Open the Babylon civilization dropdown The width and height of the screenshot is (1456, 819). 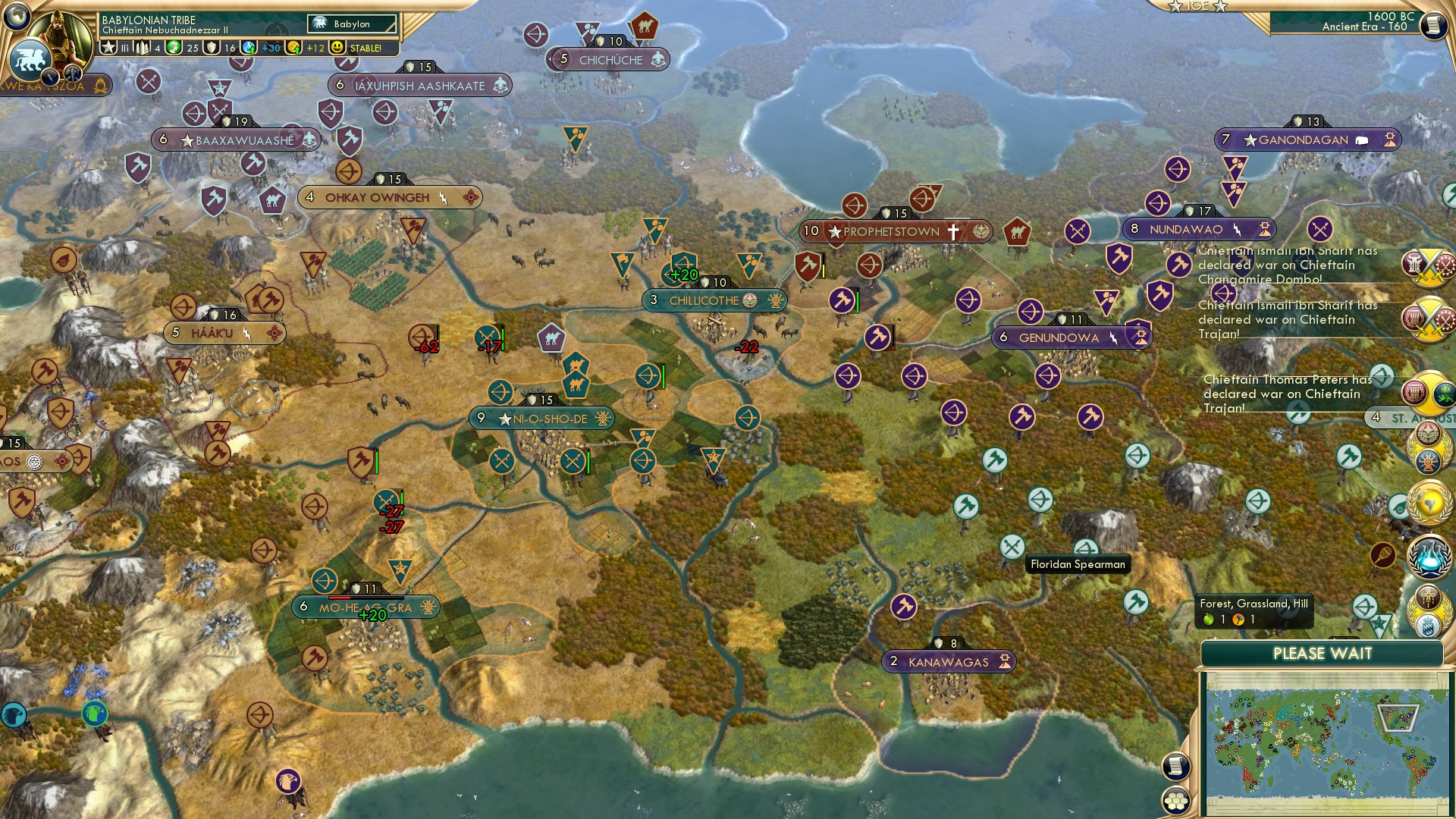click(x=353, y=24)
